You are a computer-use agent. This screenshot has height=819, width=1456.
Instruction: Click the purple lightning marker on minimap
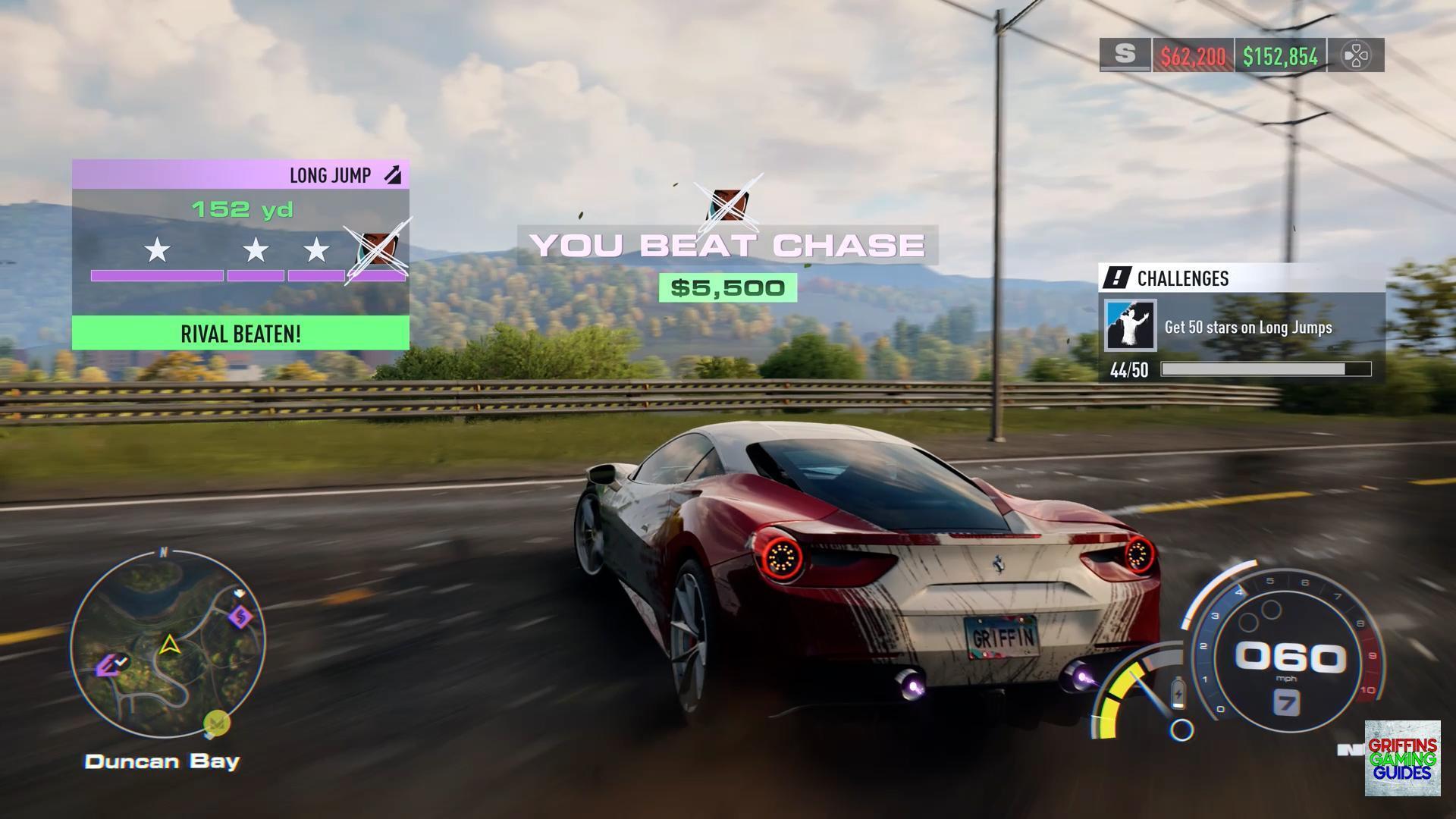click(241, 617)
